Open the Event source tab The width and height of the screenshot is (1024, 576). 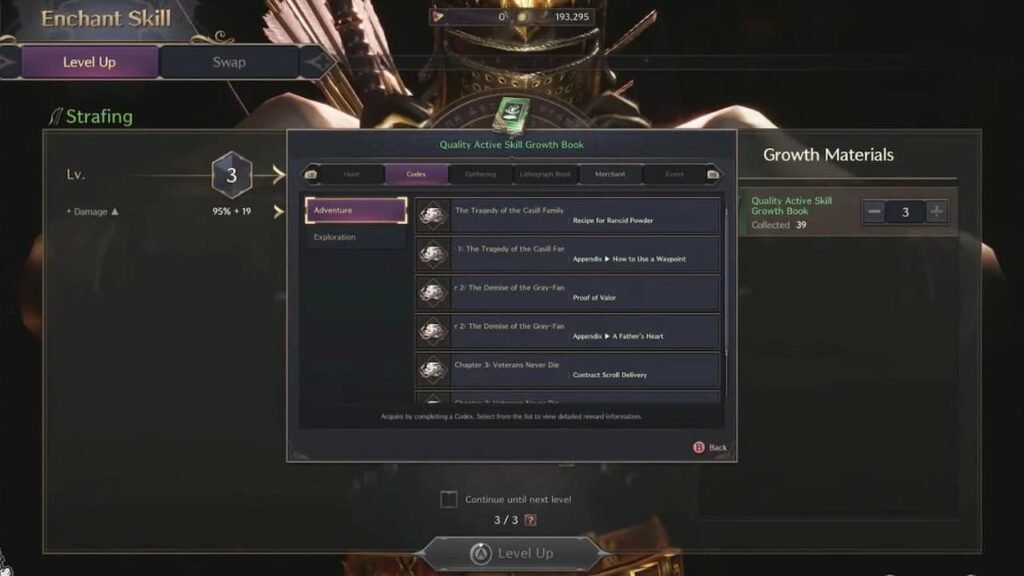675,174
